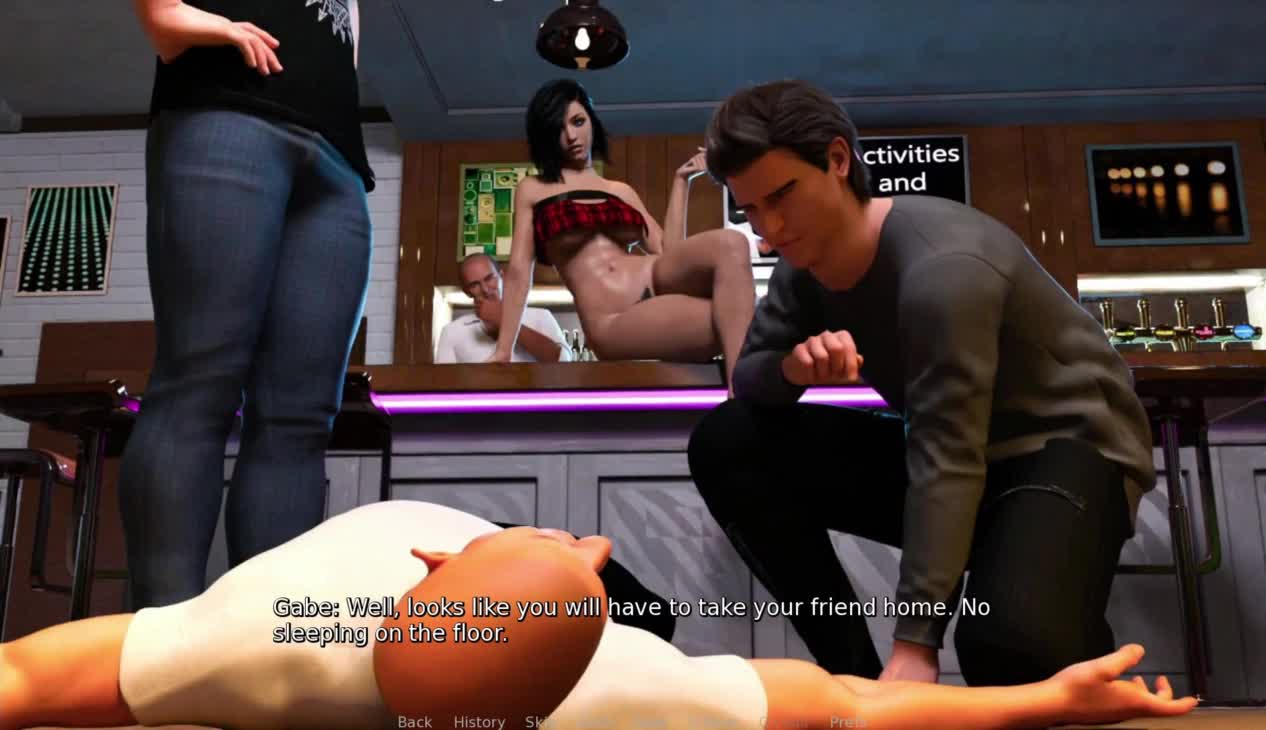Screen dimensions: 1266x730
Task: Open the dialogue History log
Action: point(479,722)
